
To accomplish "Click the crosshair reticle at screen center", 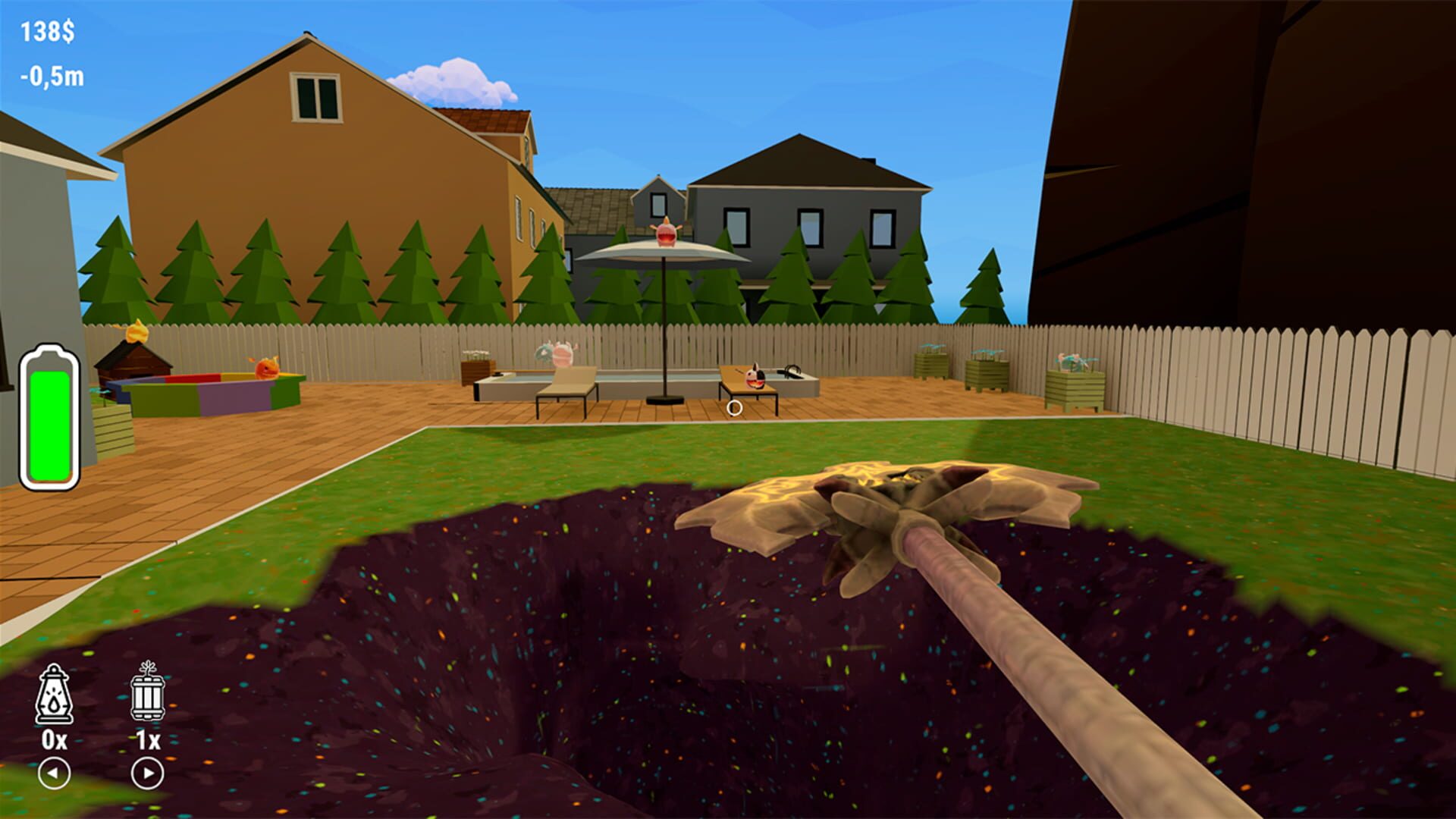I will (x=733, y=409).
